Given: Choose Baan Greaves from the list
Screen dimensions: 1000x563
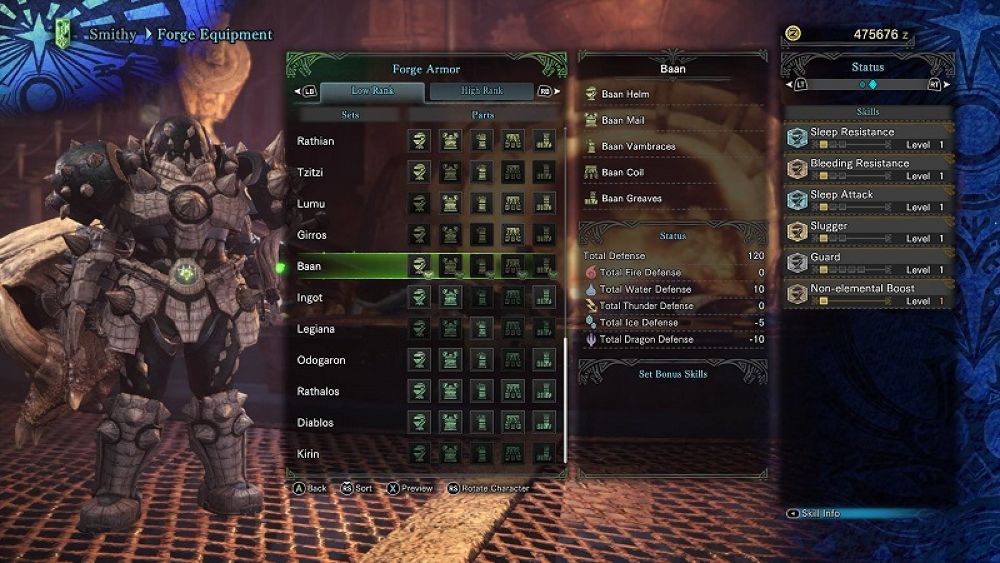Looking at the screenshot, I should point(633,199).
